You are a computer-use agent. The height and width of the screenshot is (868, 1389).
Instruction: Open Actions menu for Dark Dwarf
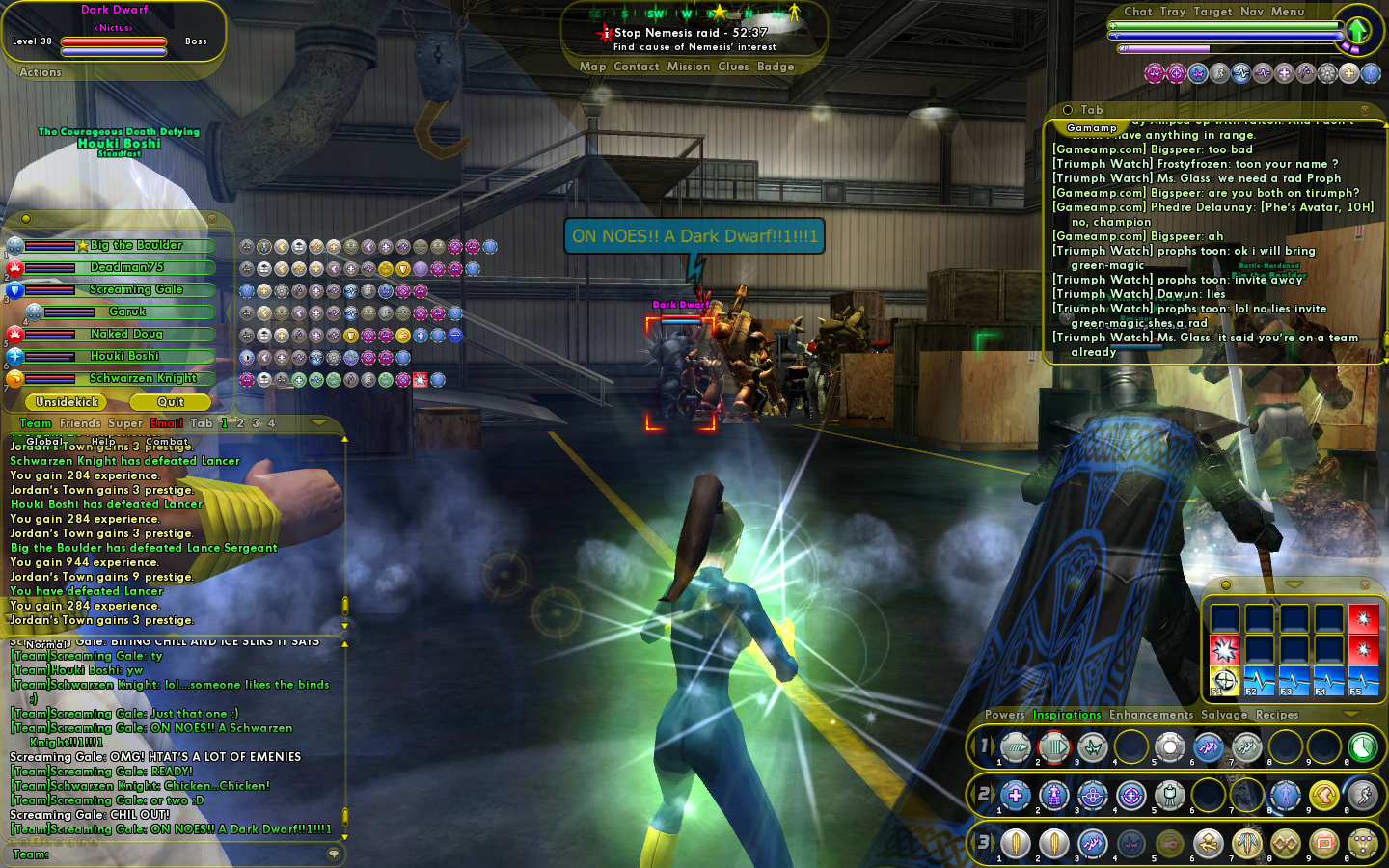click(x=41, y=72)
